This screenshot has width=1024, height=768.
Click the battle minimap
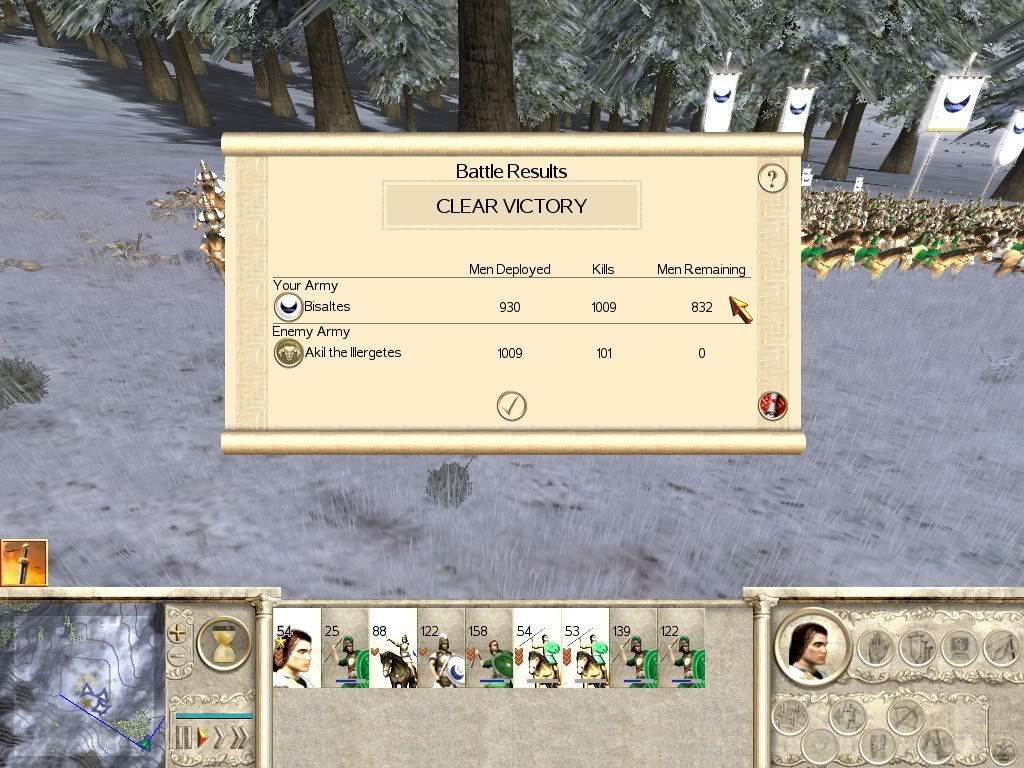(82, 676)
